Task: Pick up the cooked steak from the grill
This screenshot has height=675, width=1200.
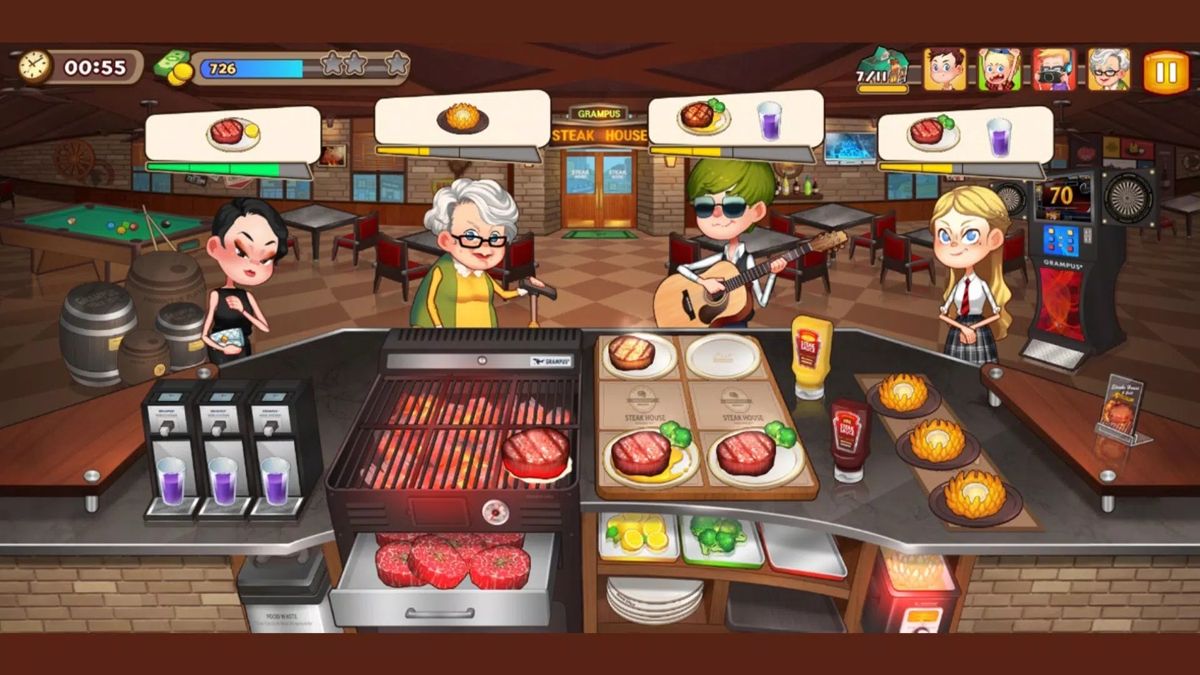Action: 536,452
